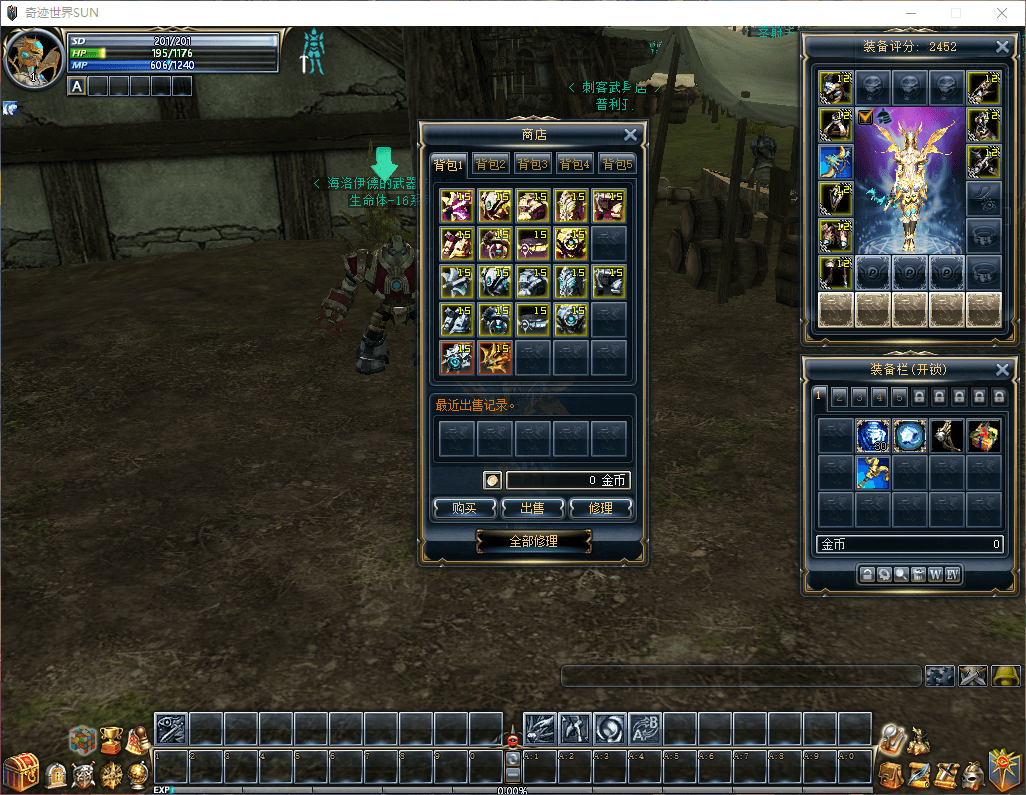This screenshot has height=795, width=1026.
Task: Open the 背包3 shop tab
Action: (x=533, y=164)
